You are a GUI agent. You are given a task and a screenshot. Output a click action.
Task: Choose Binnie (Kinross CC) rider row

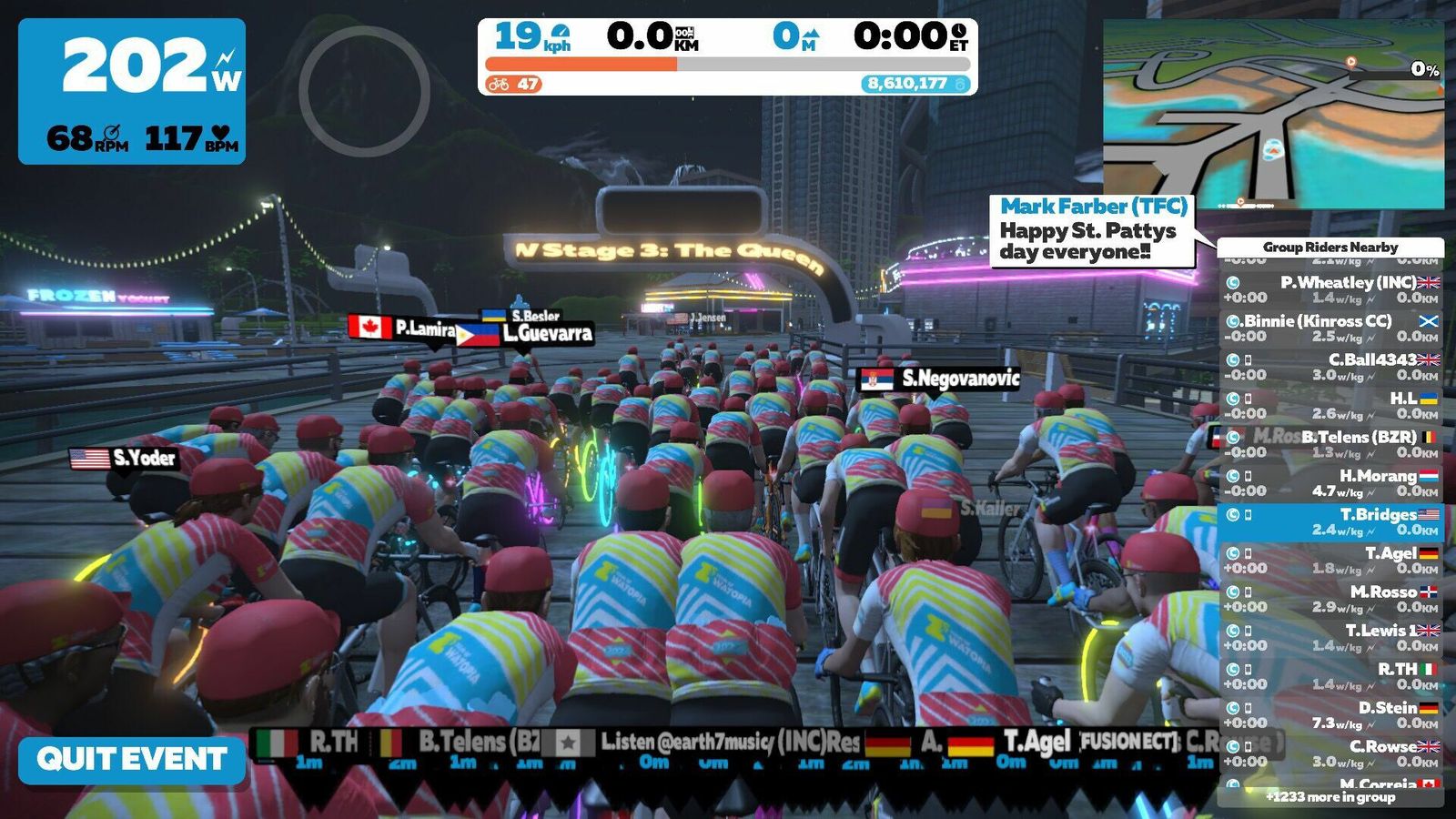tap(1330, 329)
